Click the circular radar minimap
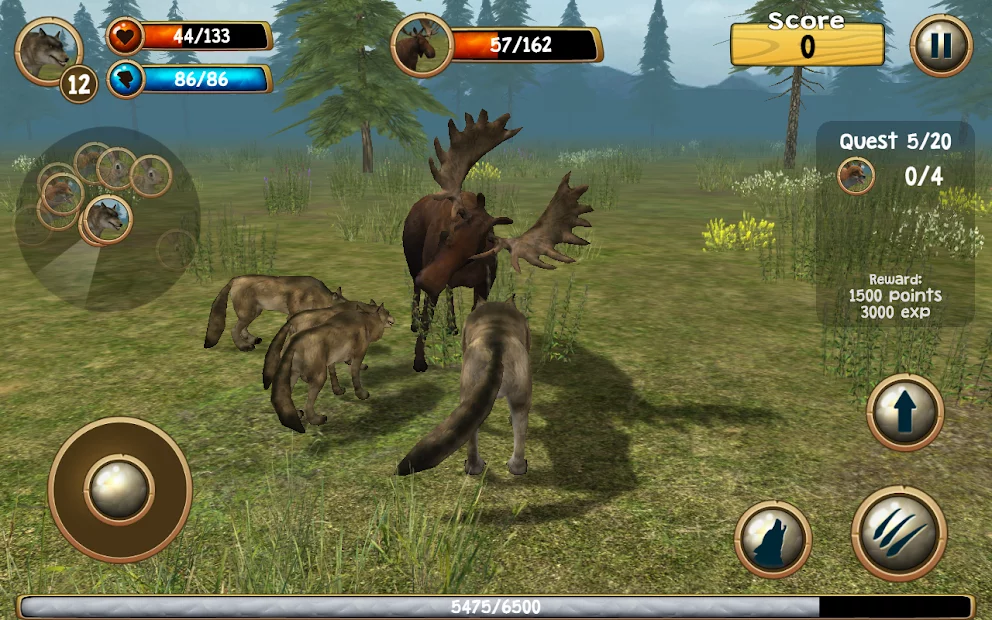Screen dimensions: 992x620 [x=107, y=218]
